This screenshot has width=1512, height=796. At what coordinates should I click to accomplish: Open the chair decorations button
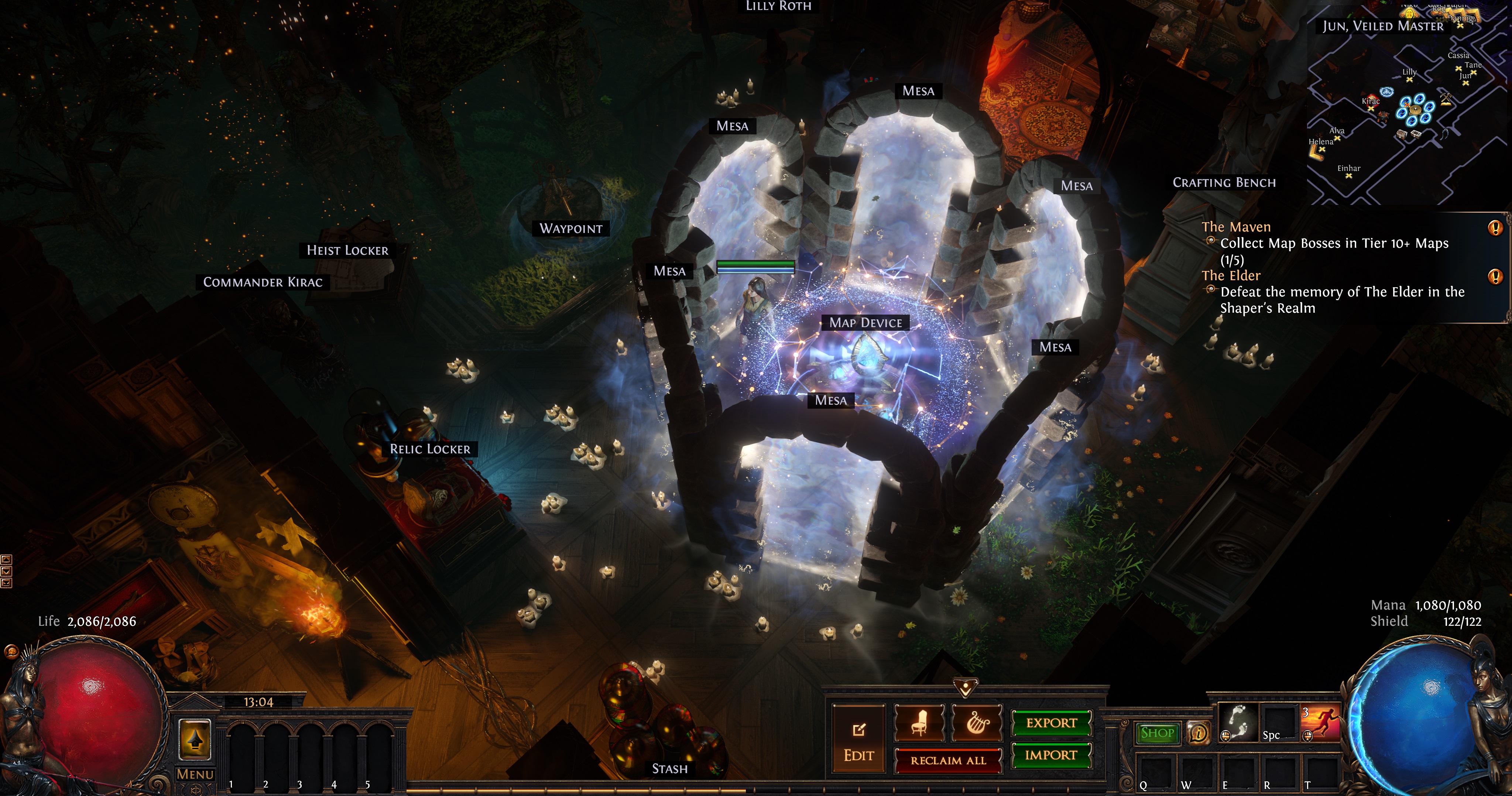919,723
